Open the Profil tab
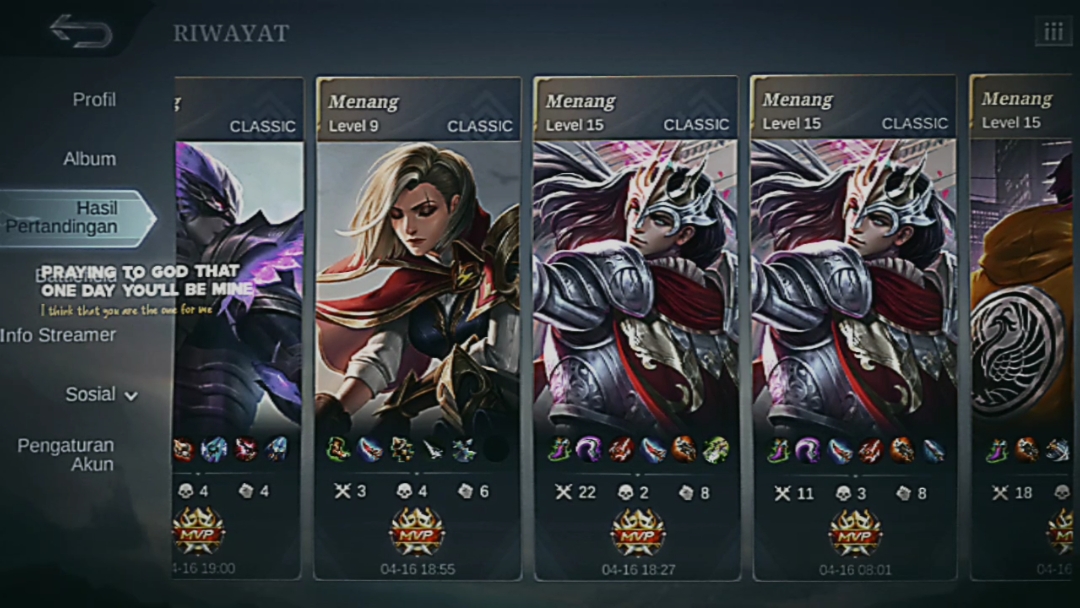The width and height of the screenshot is (1080, 608). click(94, 100)
